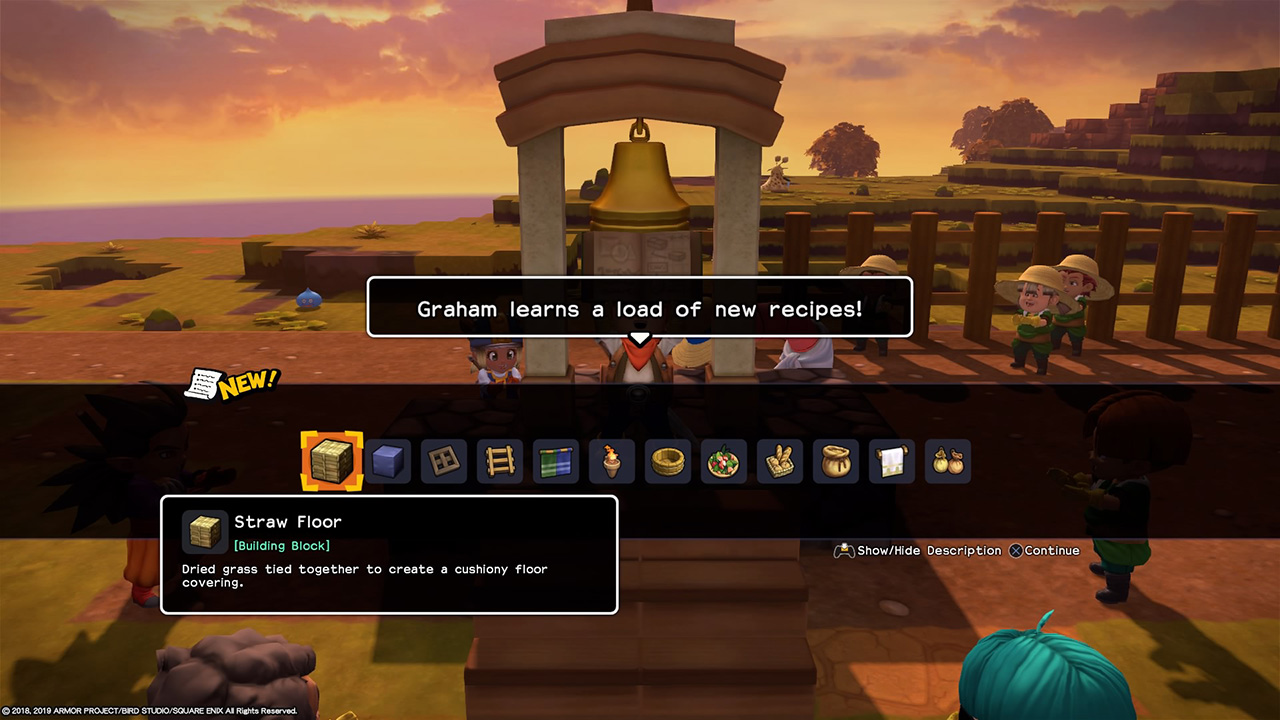The width and height of the screenshot is (1280, 720).
Task: Pick the wooden ladder recipe icon
Action: [499, 461]
